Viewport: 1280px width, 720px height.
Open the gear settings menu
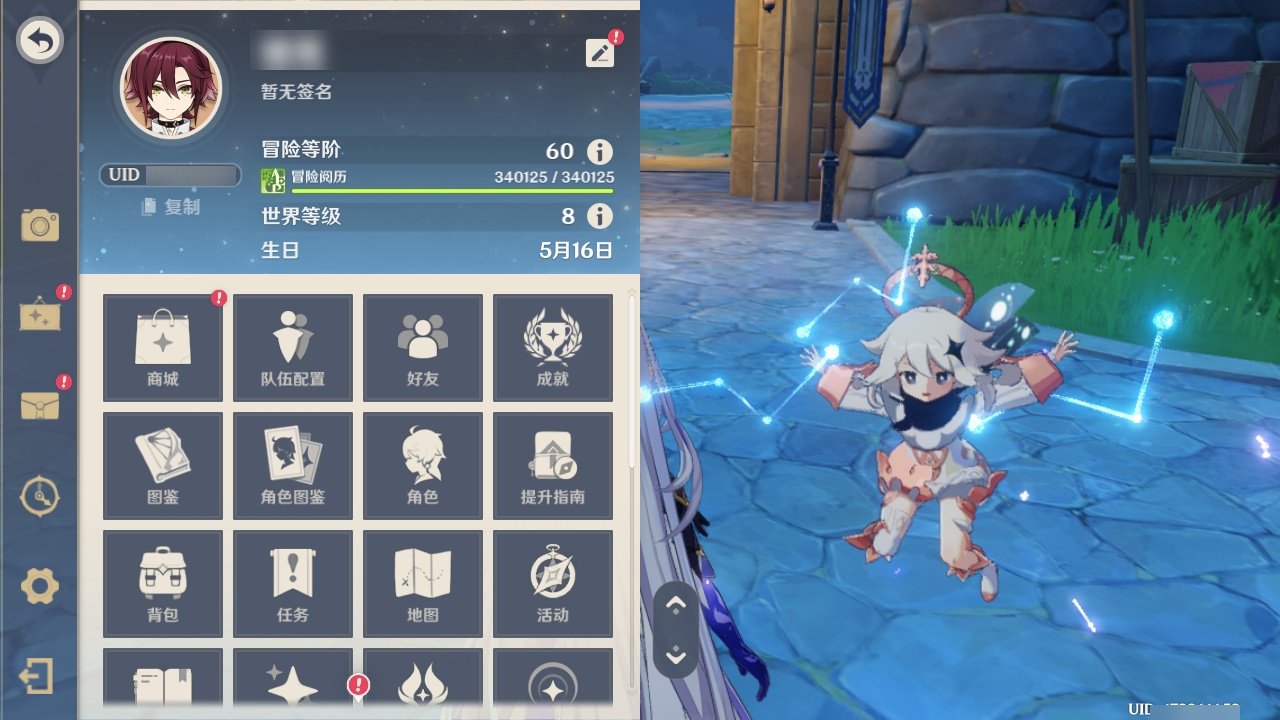pyautogui.click(x=40, y=585)
